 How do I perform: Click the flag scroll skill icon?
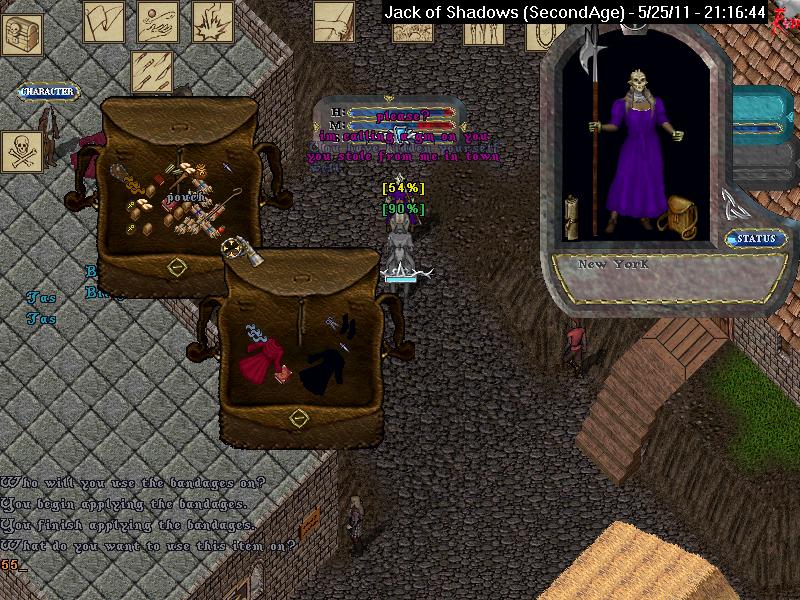pos(103,21)
